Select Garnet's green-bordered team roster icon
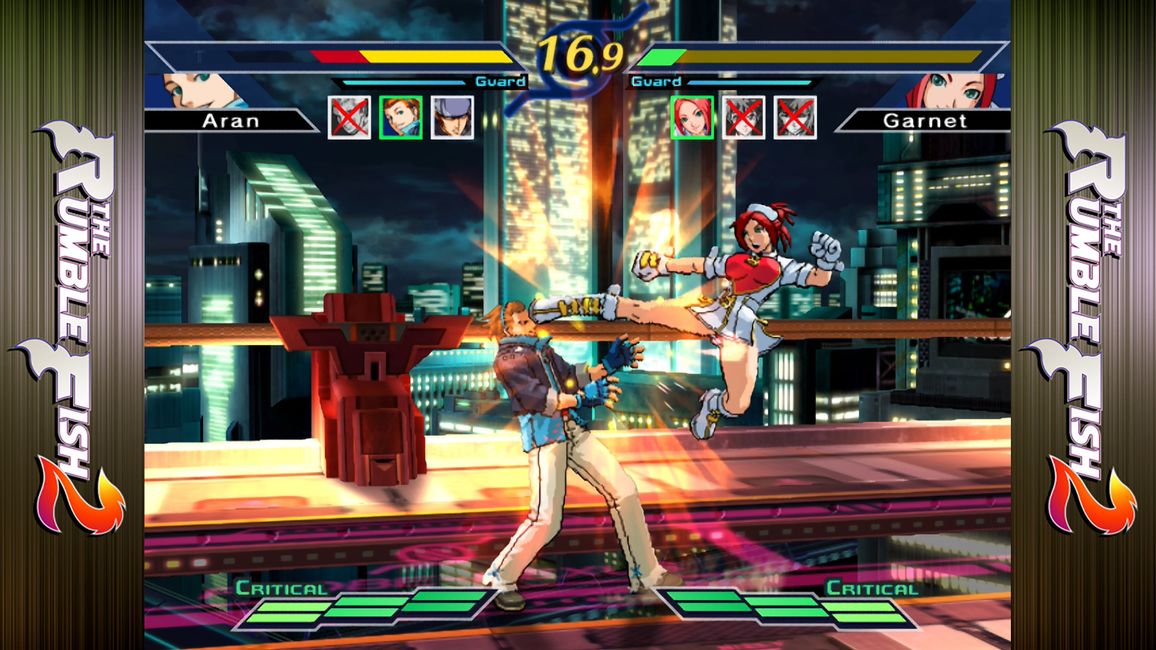1156x650 pixels. pyautogui.click(x=692, y=117)
